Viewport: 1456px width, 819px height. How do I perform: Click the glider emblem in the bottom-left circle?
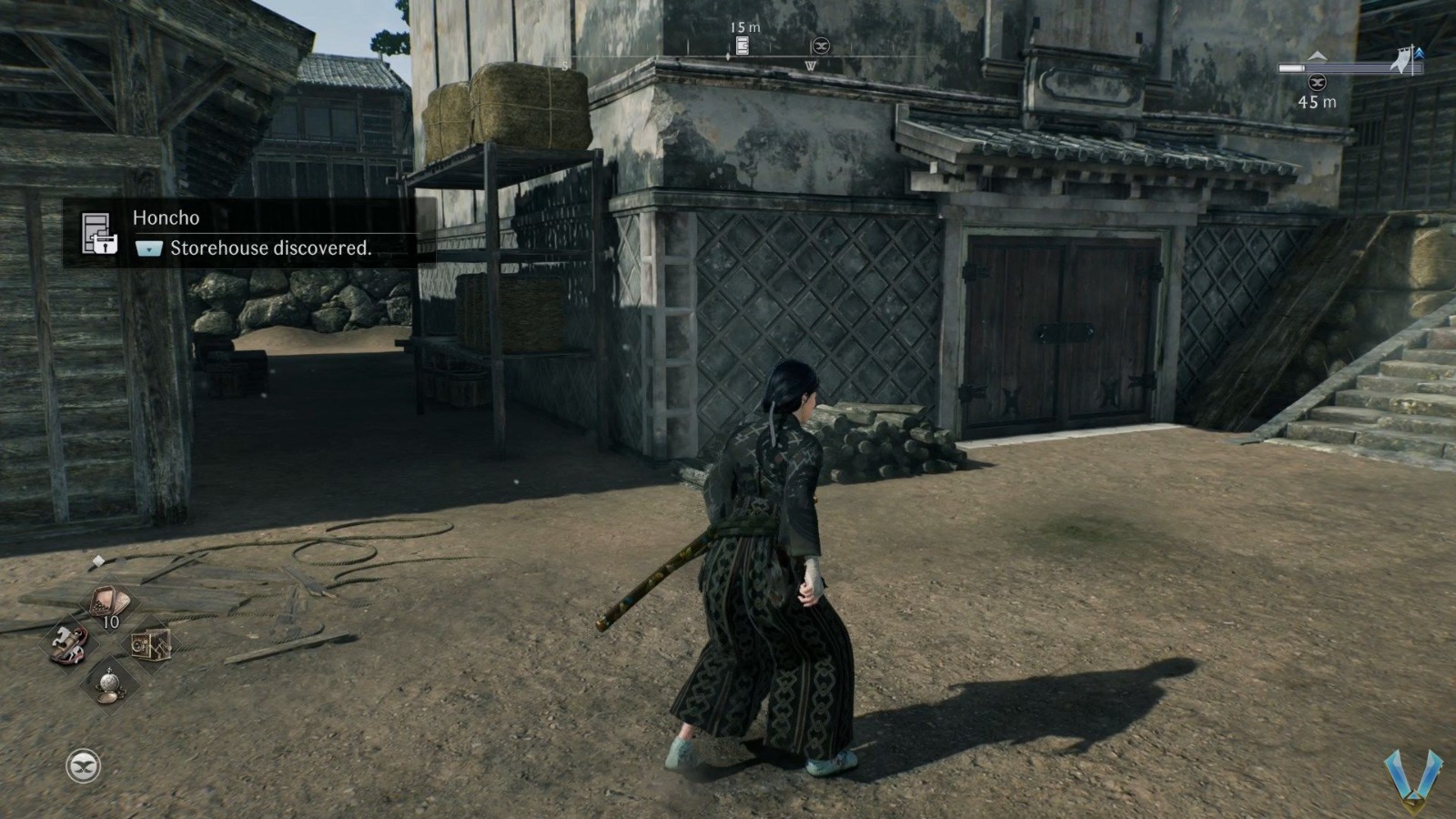pyautogui.click(x=83, y=764)
